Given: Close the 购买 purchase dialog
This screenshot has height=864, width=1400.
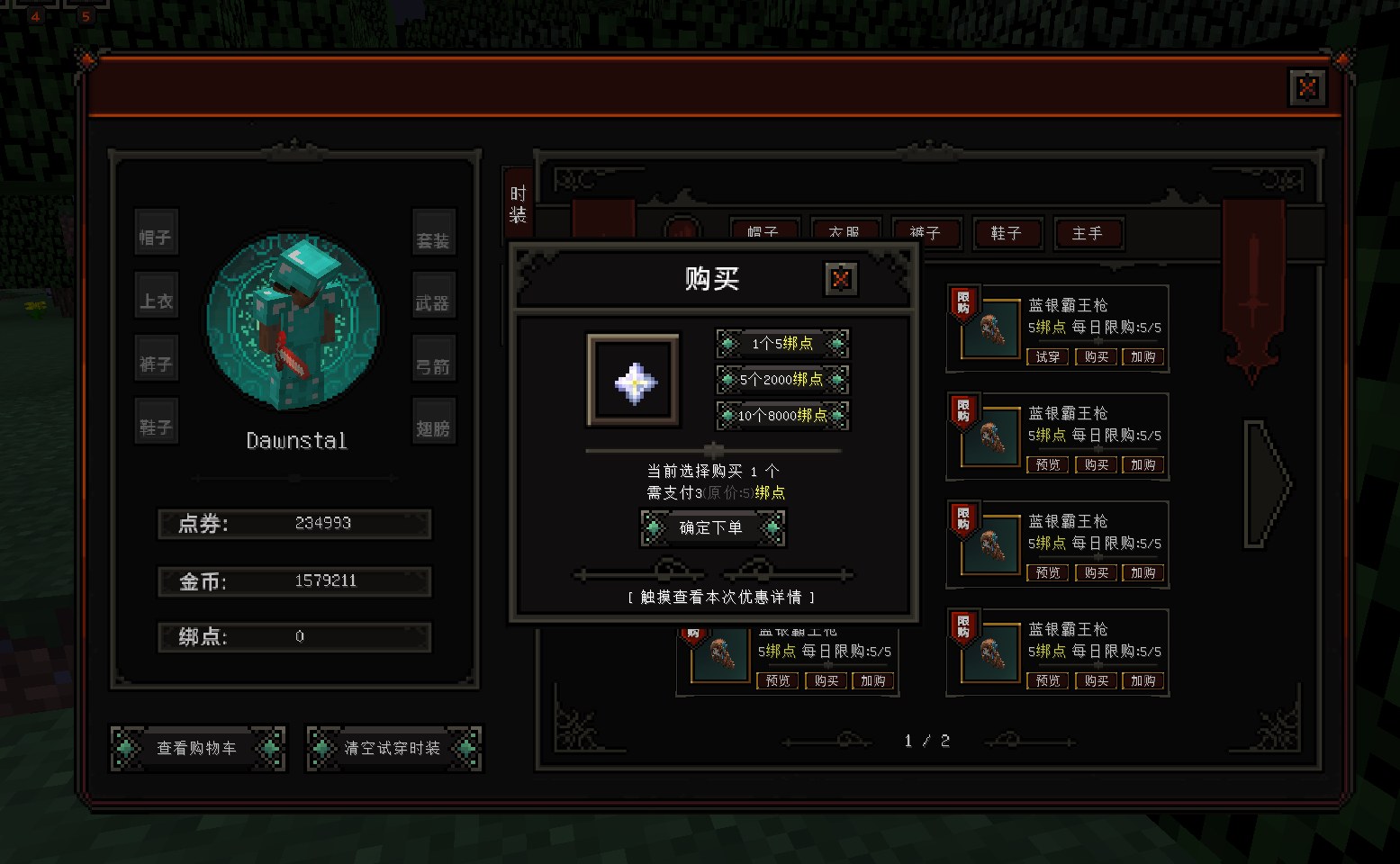Looking at the screenshot, I should pos(841,279).
